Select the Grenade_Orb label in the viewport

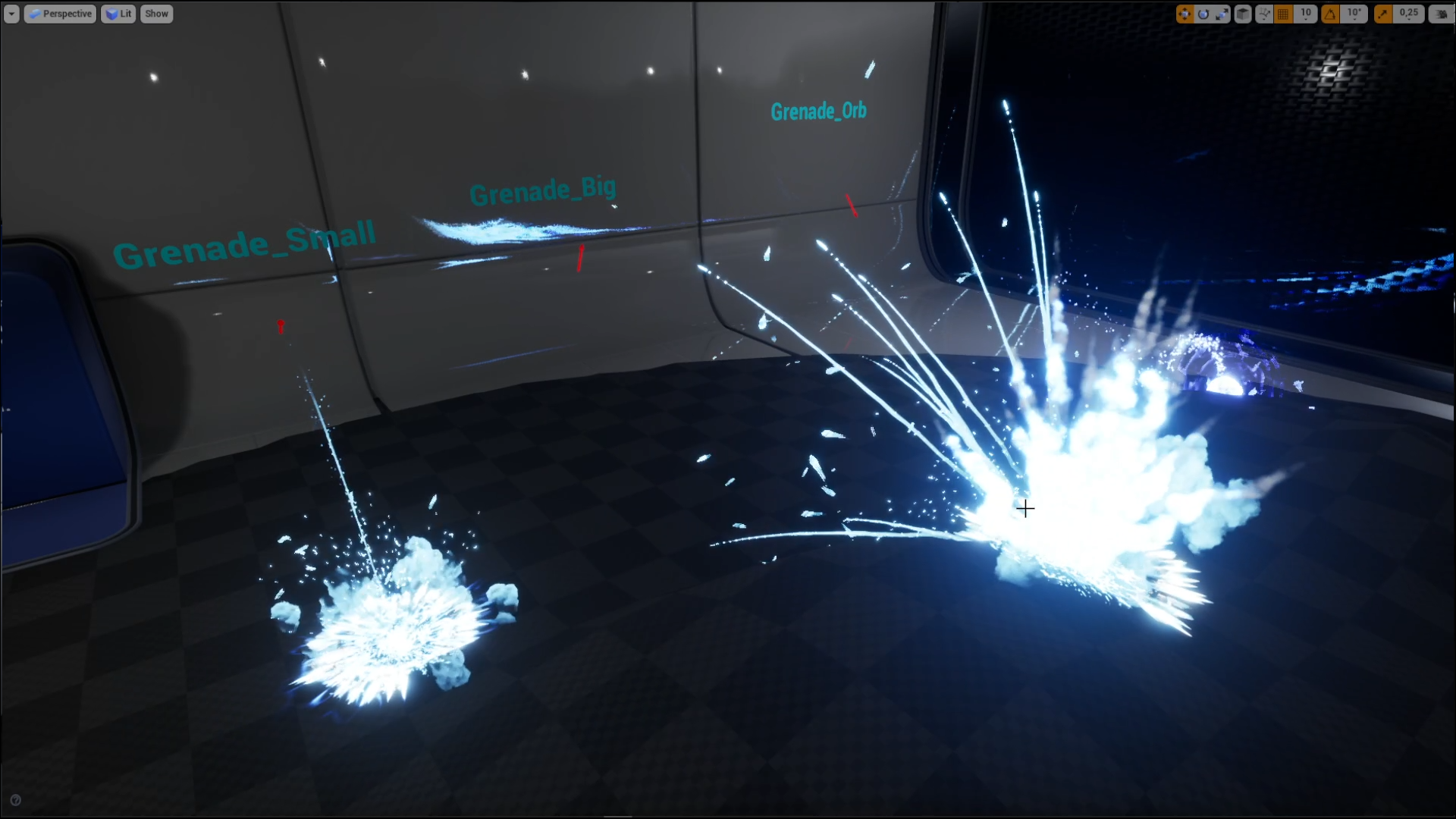(x=819, y=111)
